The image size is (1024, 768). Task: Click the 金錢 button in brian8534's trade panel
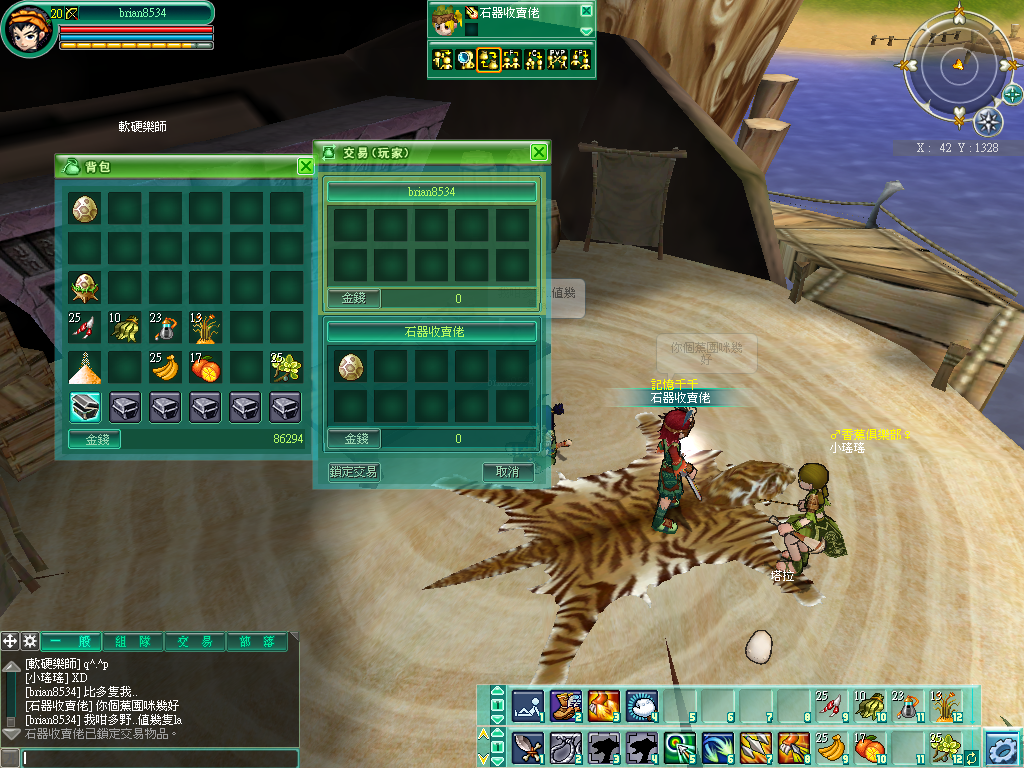click(354, 298)
